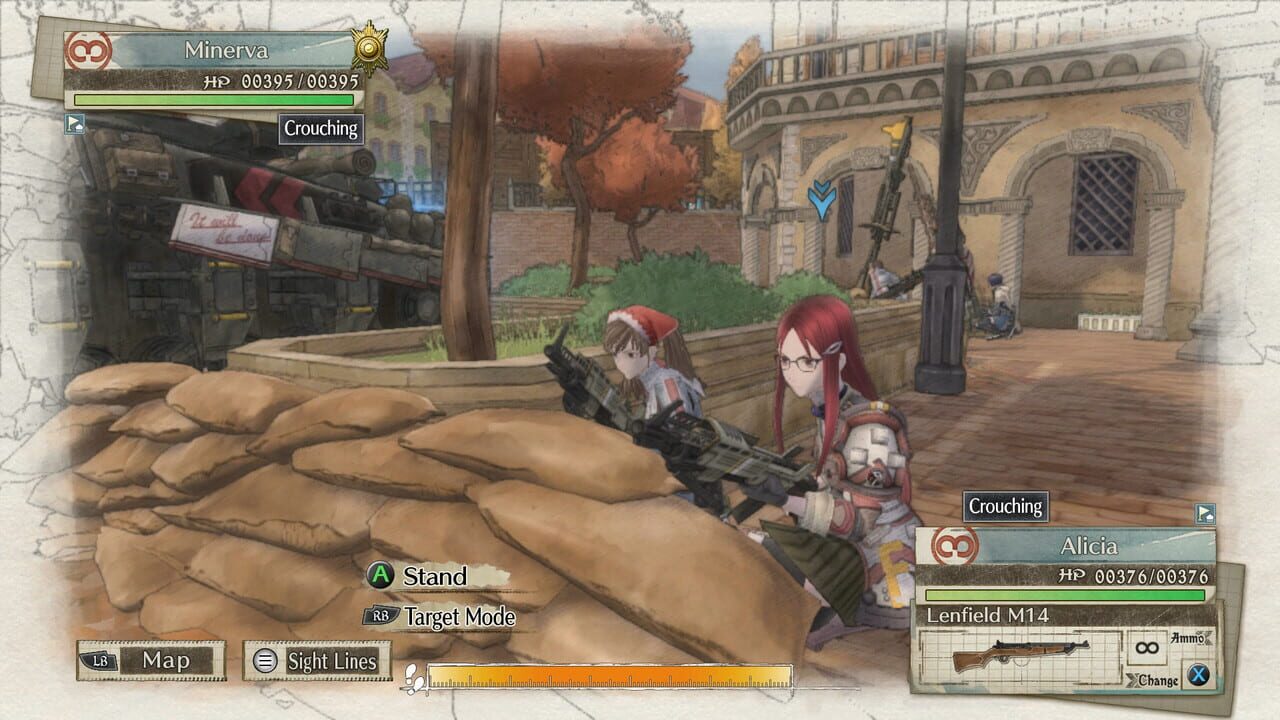Open the Sight Lines hamburger menu icon
The width and height of the screenshot is (1280, 720).
[265, 661]
